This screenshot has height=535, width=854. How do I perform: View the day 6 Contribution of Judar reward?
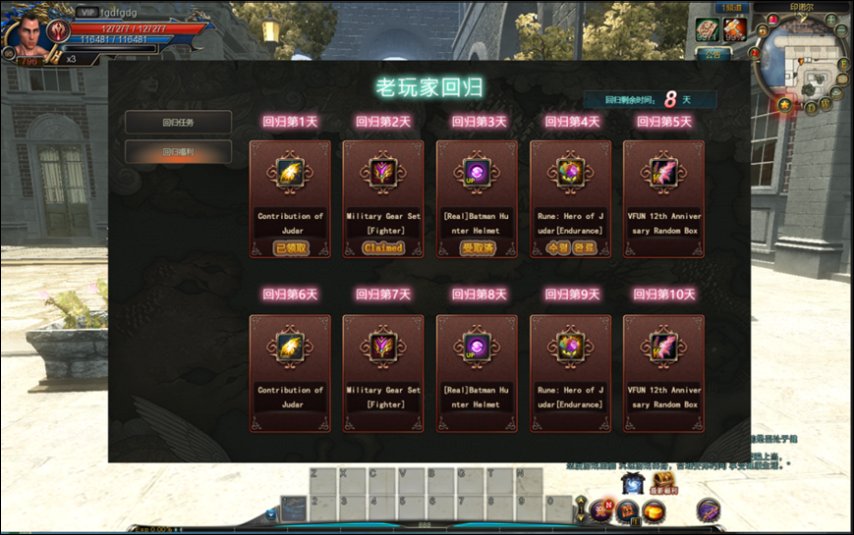coord(290,348)
